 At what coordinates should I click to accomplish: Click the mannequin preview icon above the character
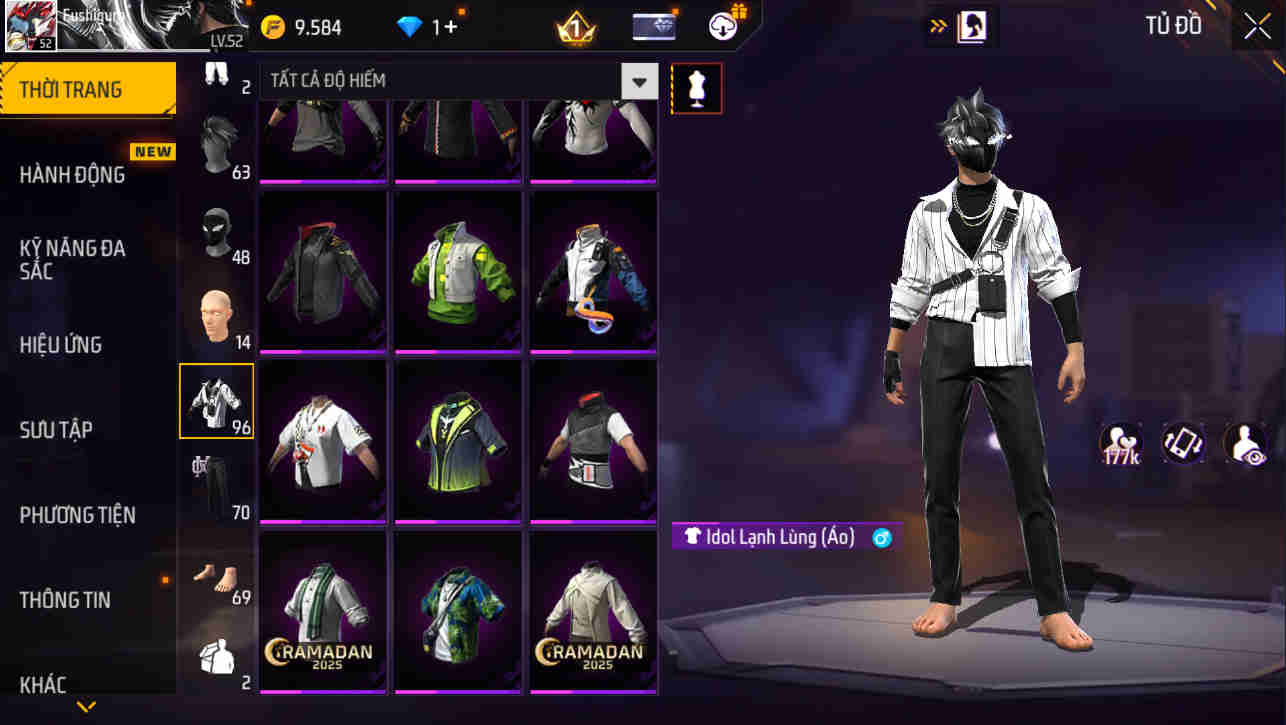click(x=696, y=88)
